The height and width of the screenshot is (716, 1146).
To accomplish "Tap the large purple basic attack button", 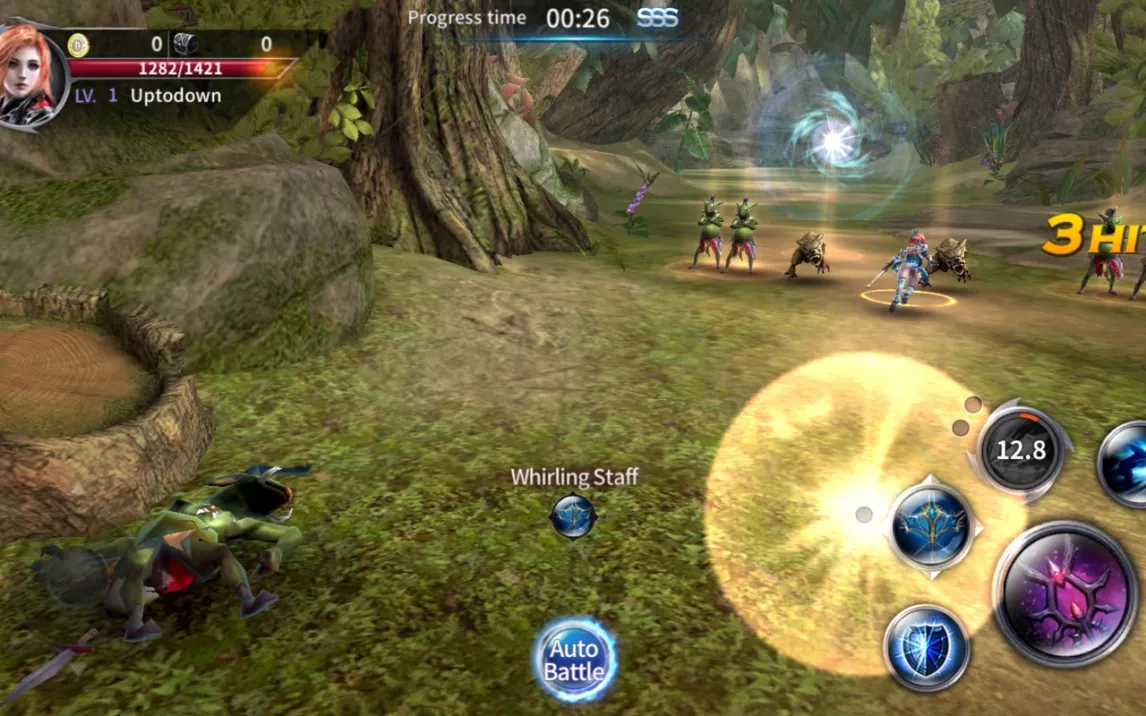I will pyautogui.click(x=1064, y=593).
